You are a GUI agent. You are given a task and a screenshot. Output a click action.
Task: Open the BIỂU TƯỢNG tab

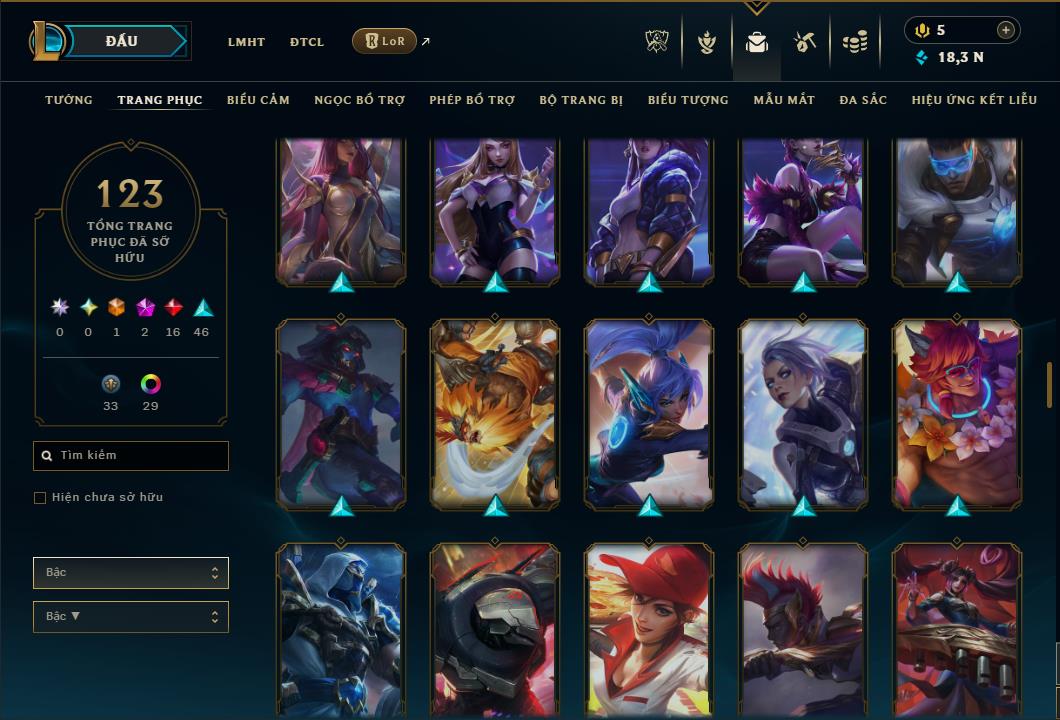click(x=688, y=100)
